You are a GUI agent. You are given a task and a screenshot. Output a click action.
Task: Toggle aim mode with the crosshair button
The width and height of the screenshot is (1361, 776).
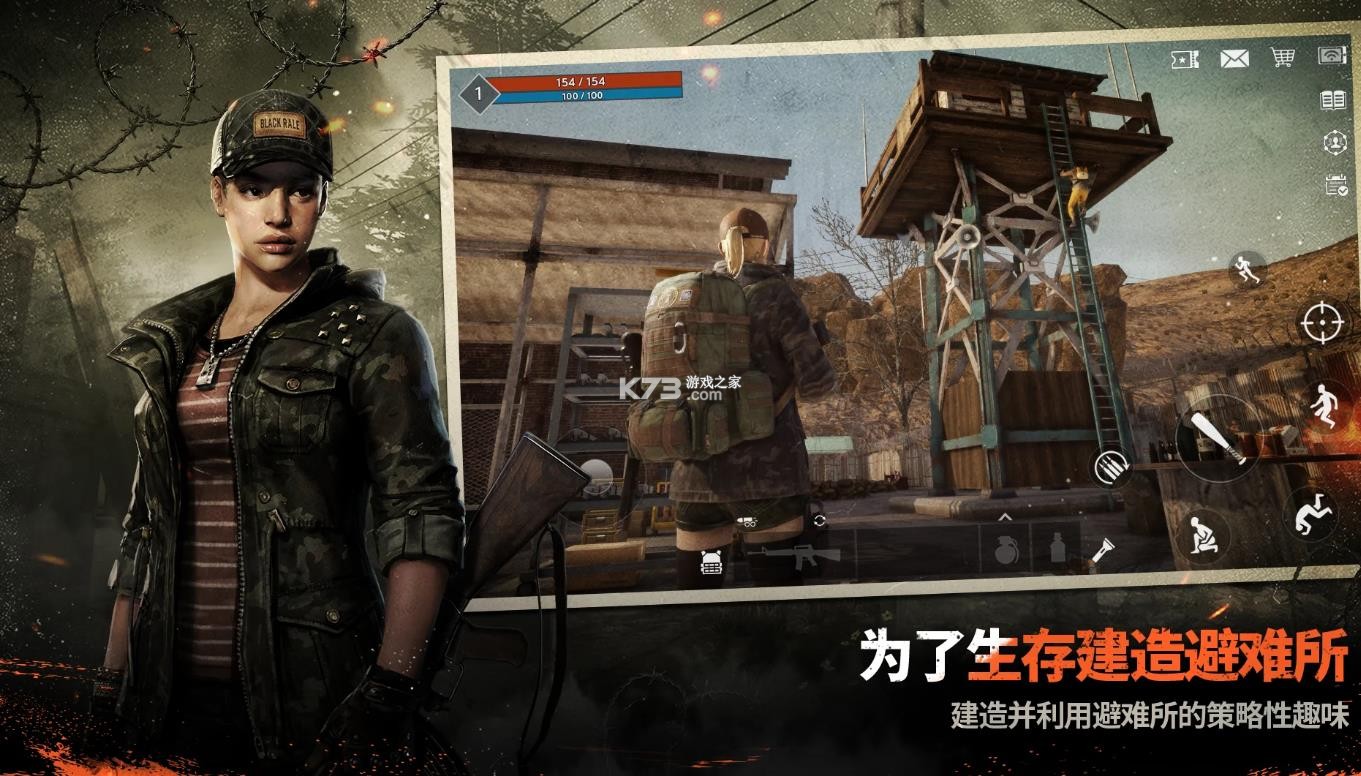pos(1321,323)
